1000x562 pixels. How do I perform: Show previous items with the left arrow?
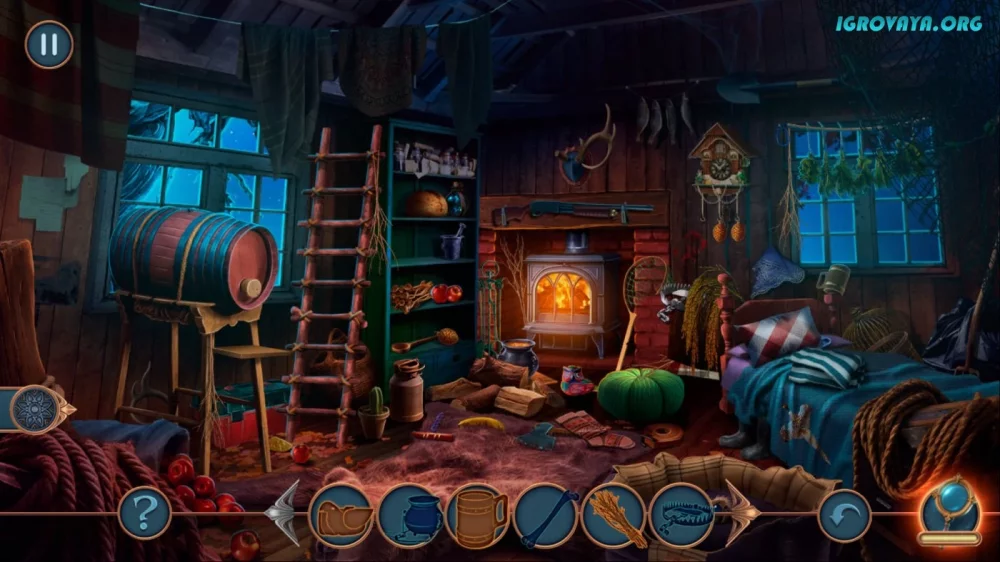pyautogui.click(x=284, y=513)
